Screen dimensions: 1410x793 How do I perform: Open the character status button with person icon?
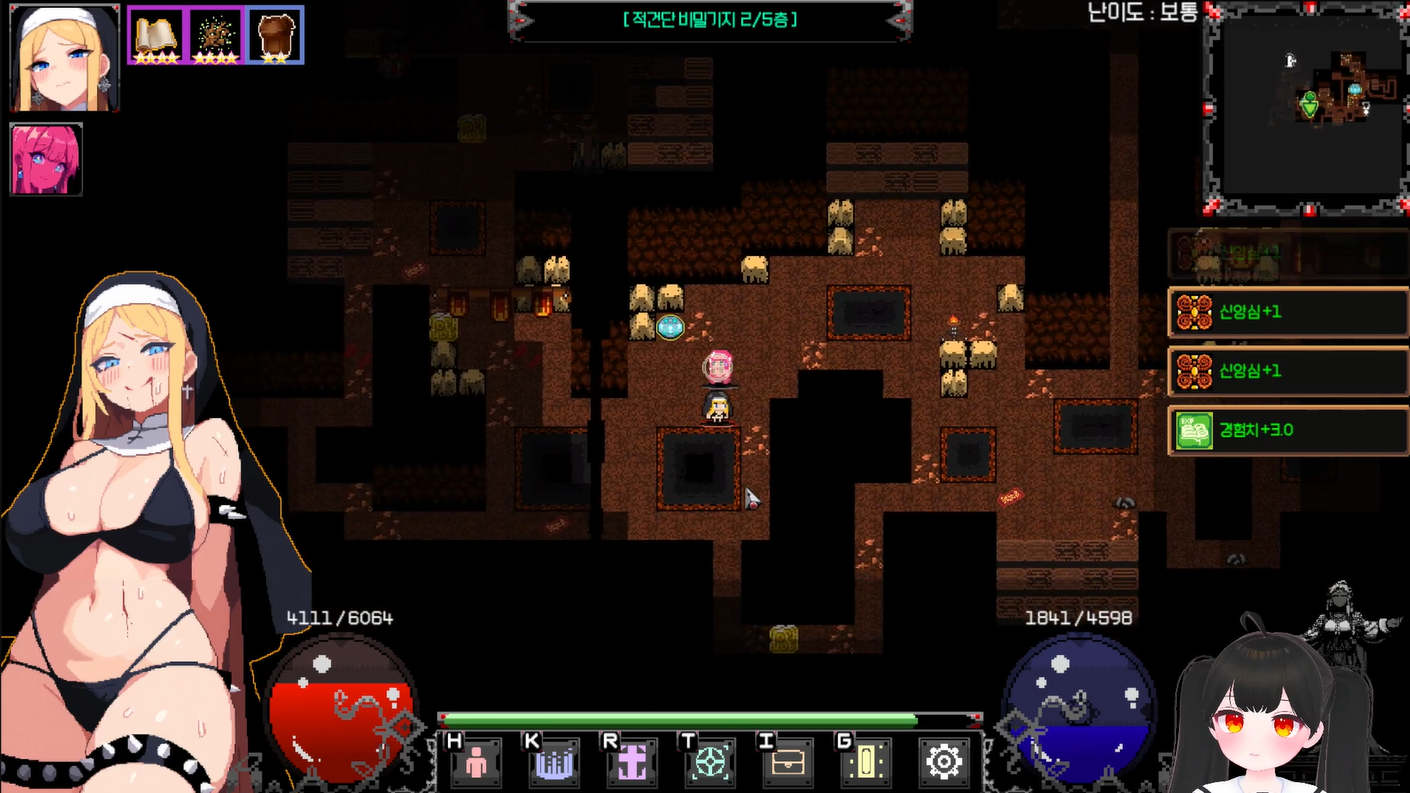click(476, 763)
